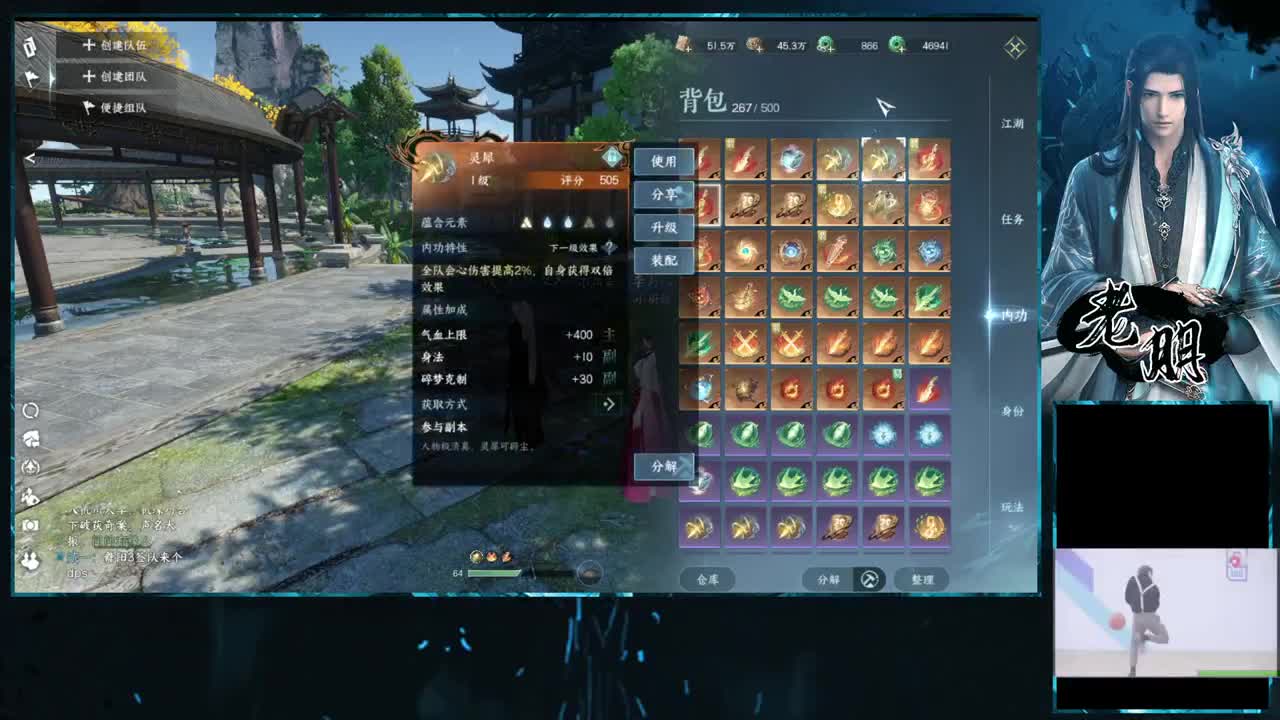The width and height of the screenshot is (1280, 720).
Task: Click the plus beside the 46941 currency
Action: point(901,48)
